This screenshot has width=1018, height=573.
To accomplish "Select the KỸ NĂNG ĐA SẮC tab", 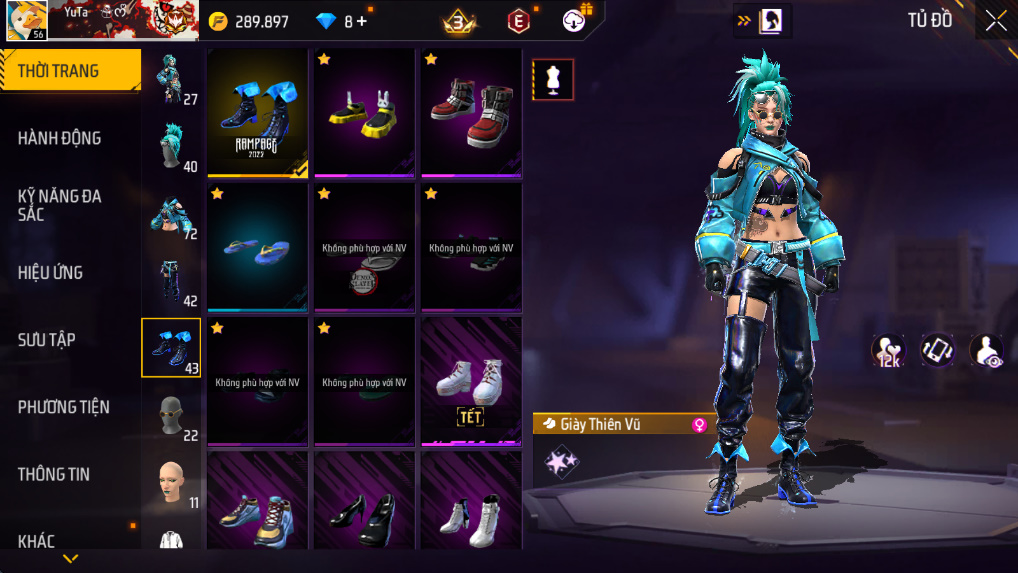I will [x=60, y=205].
